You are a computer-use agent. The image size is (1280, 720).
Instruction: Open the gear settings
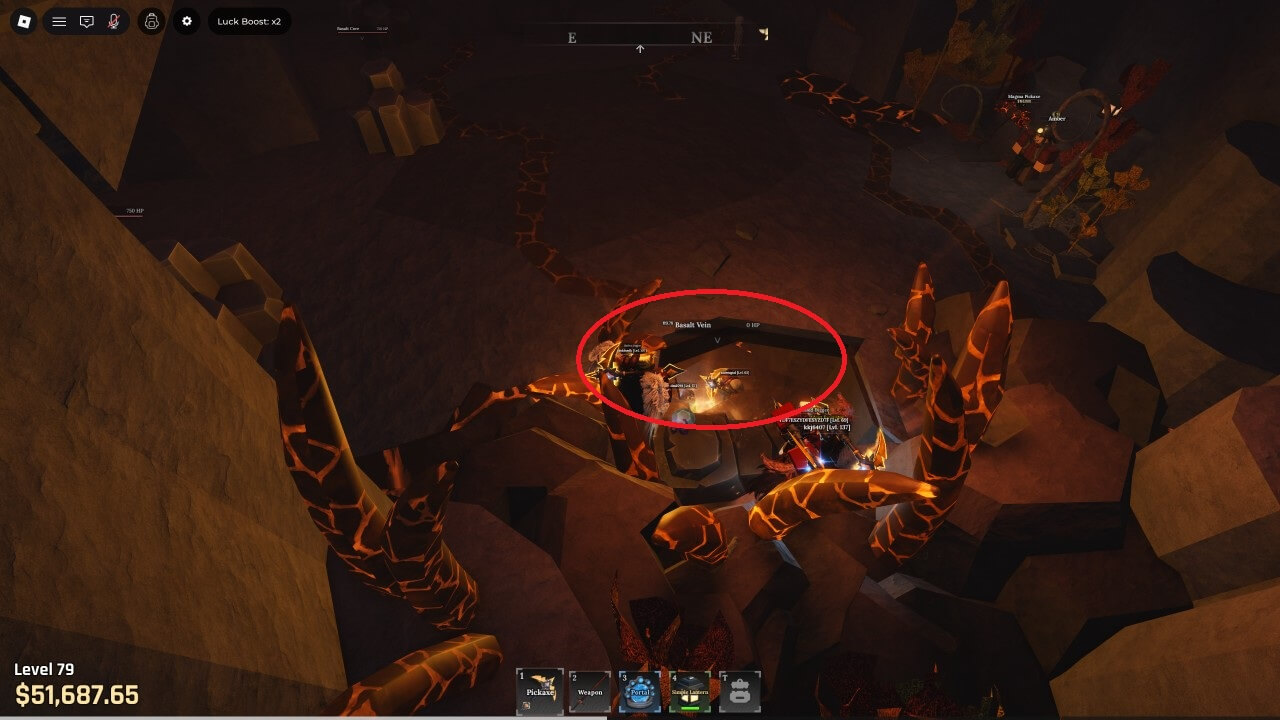click(187, 21)
